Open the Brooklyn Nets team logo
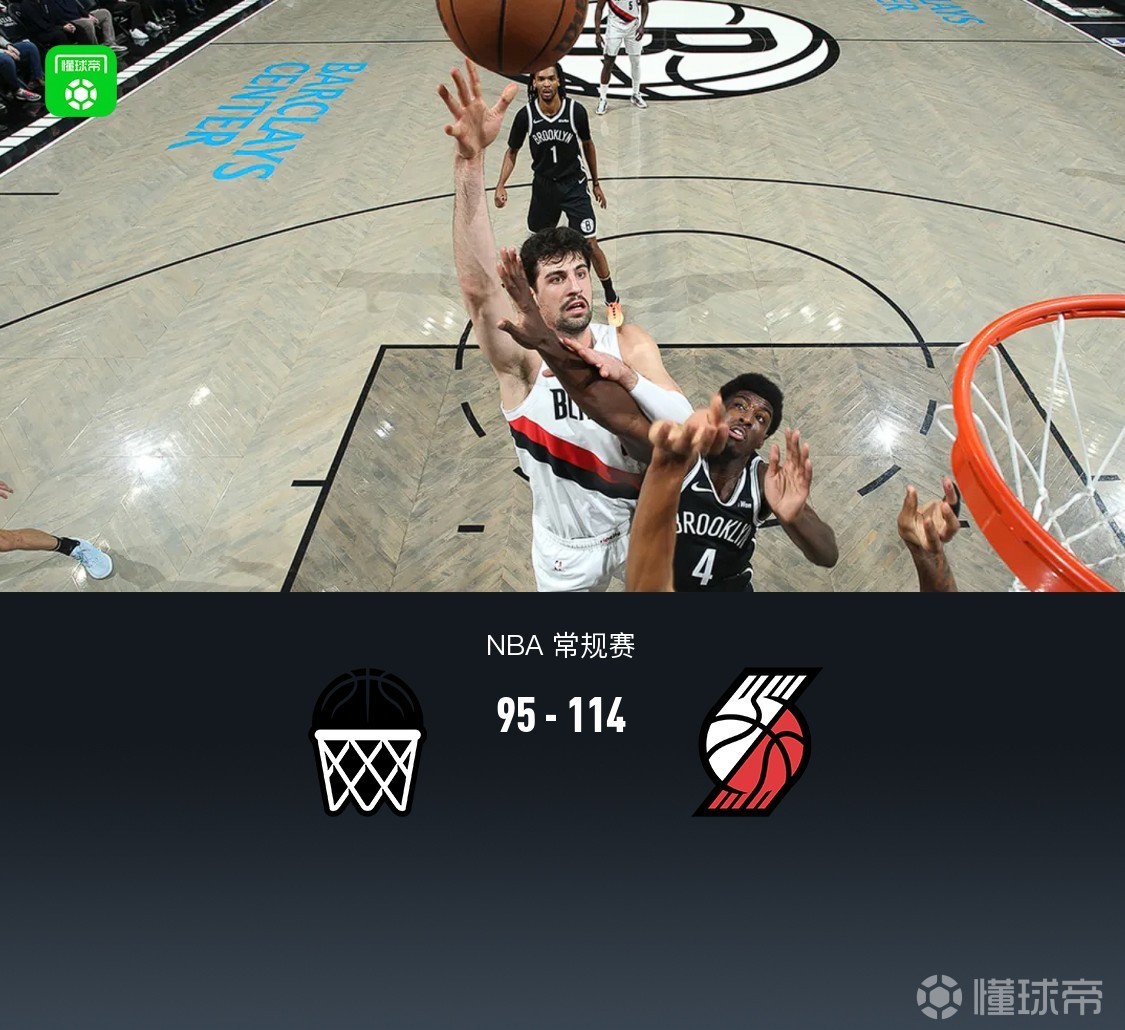The image size is (1125, 1030). click(367, 741)
